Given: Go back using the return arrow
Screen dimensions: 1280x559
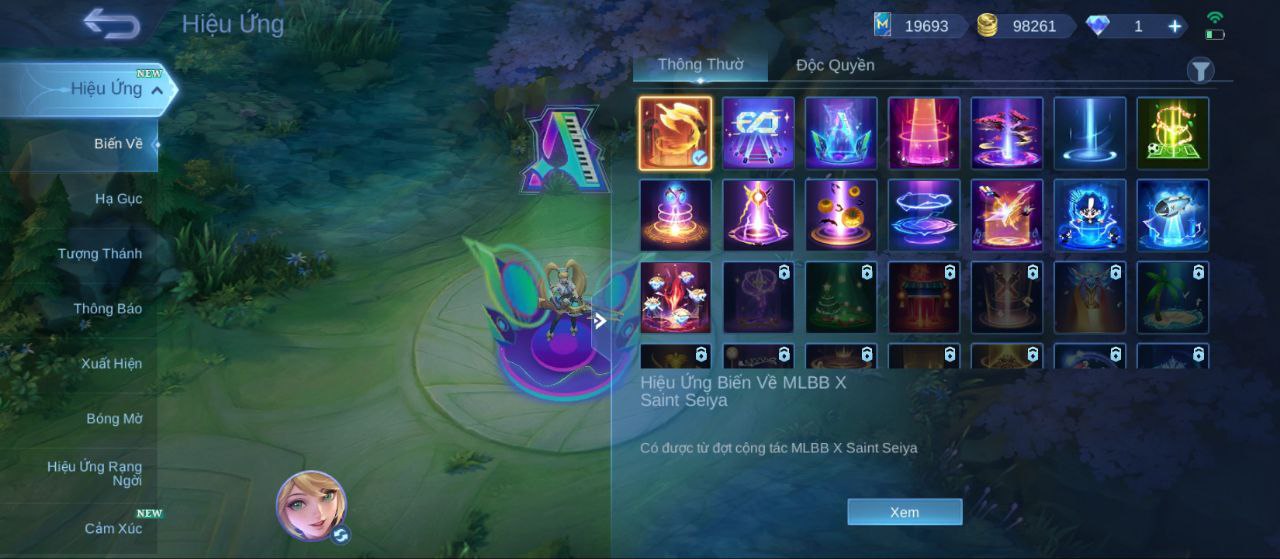Looking at the screenshot, I should tap(111, 24).
